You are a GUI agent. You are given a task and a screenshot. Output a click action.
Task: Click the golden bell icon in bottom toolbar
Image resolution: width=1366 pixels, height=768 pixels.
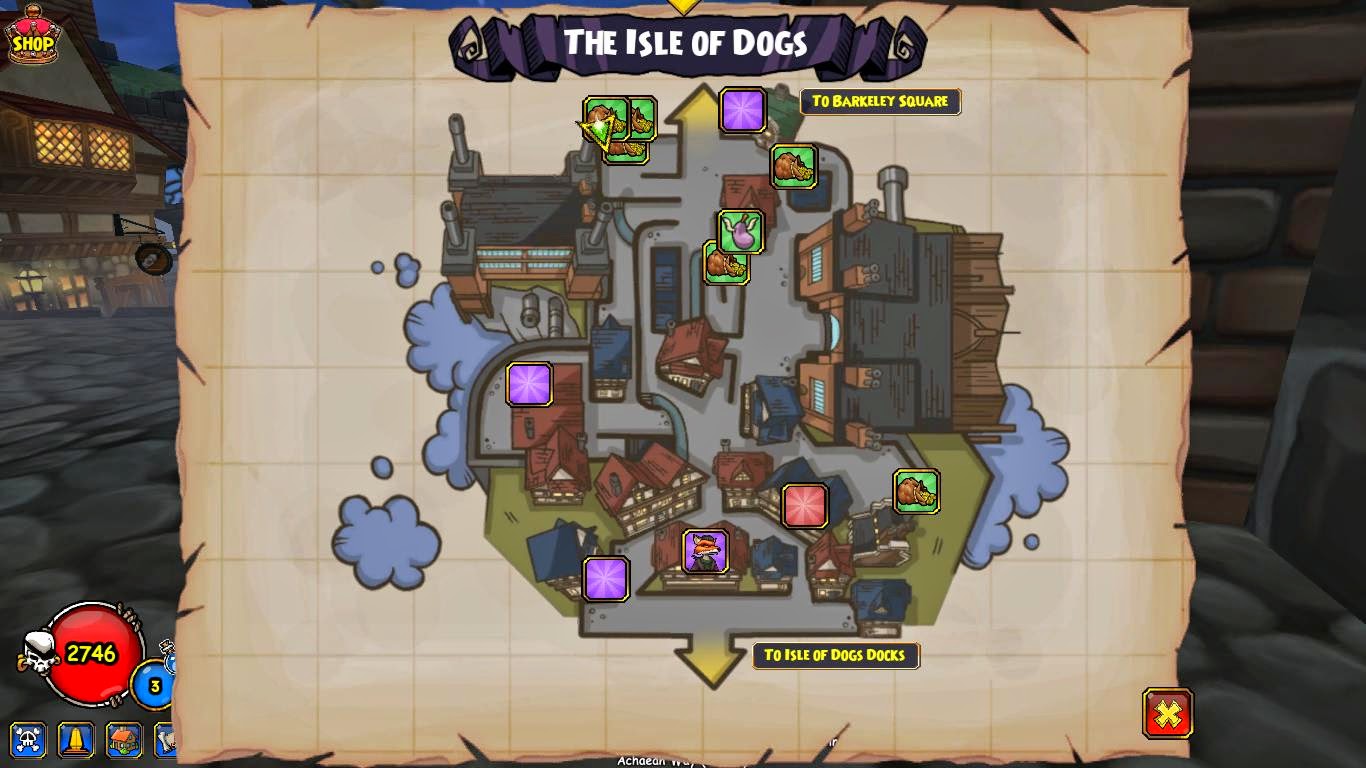tap(76, 741)
